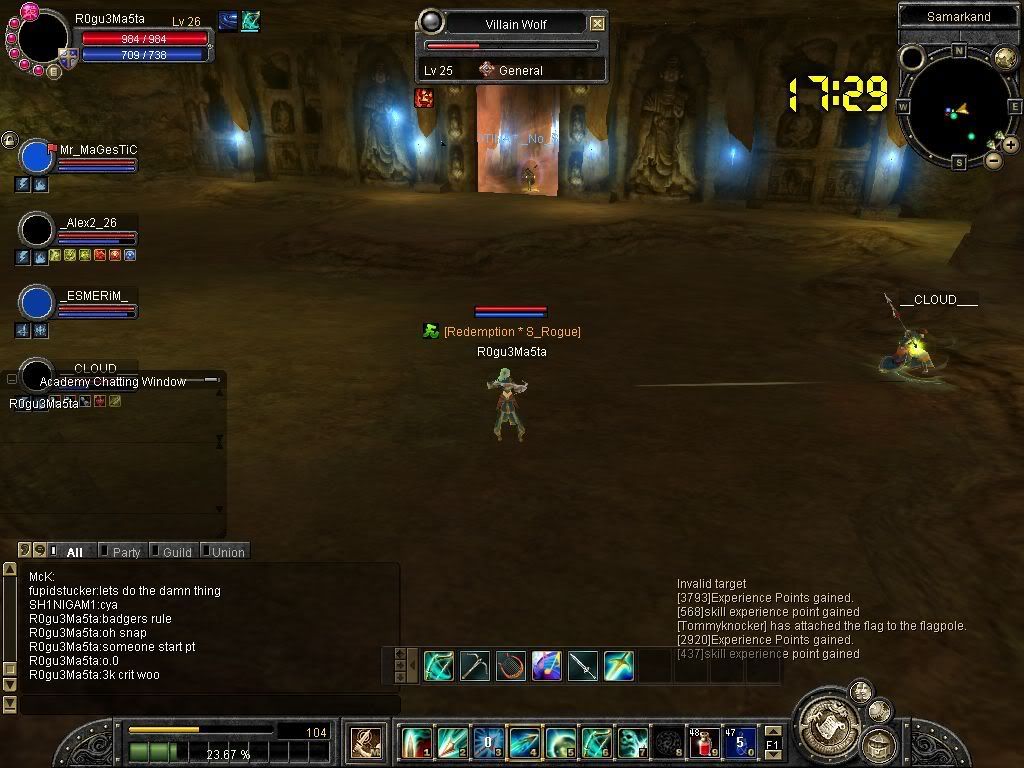
Task: Close the Villain Wolf target window
Action: point(597,23)
